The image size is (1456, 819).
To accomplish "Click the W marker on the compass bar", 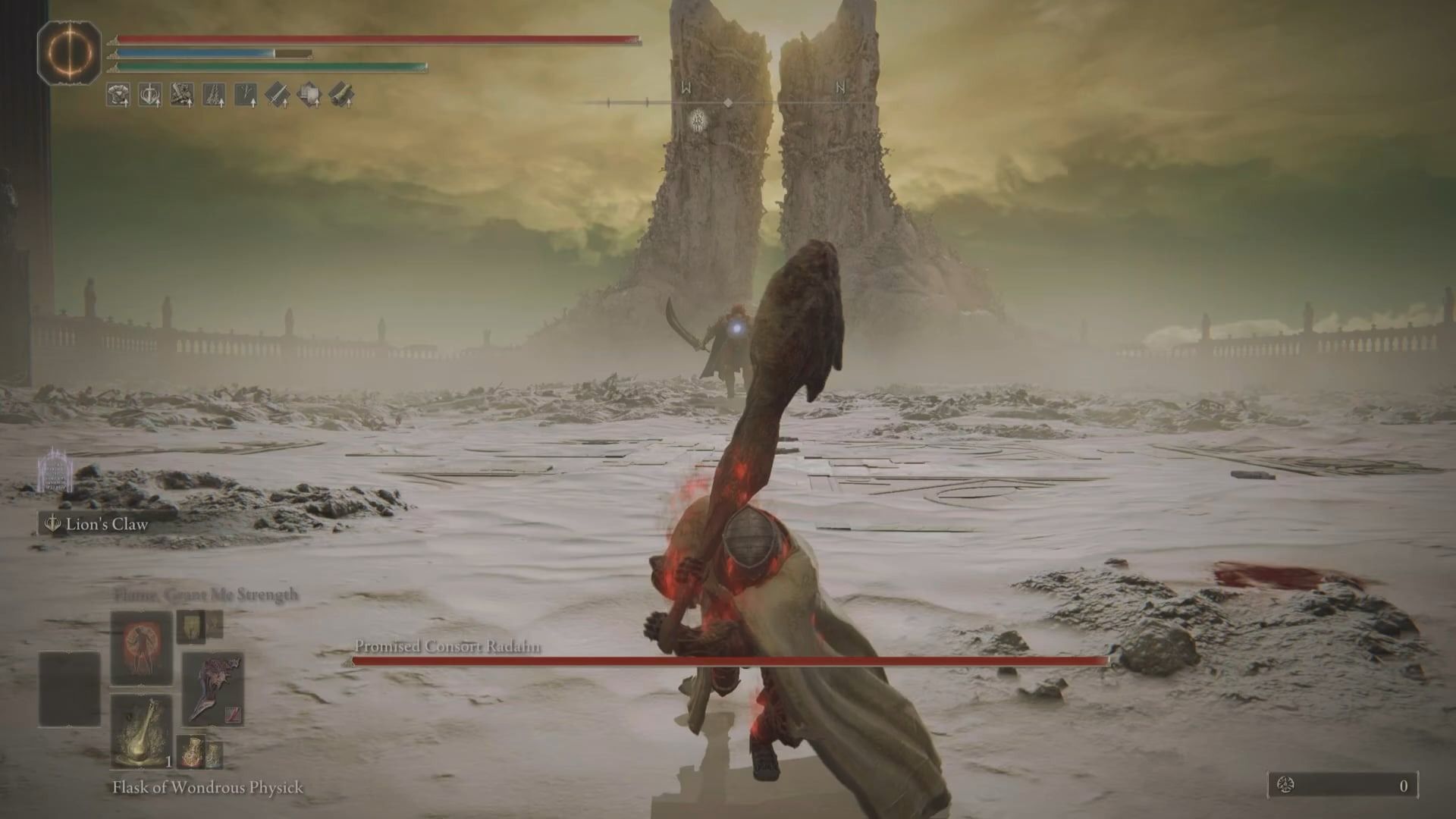I will 685,88.
